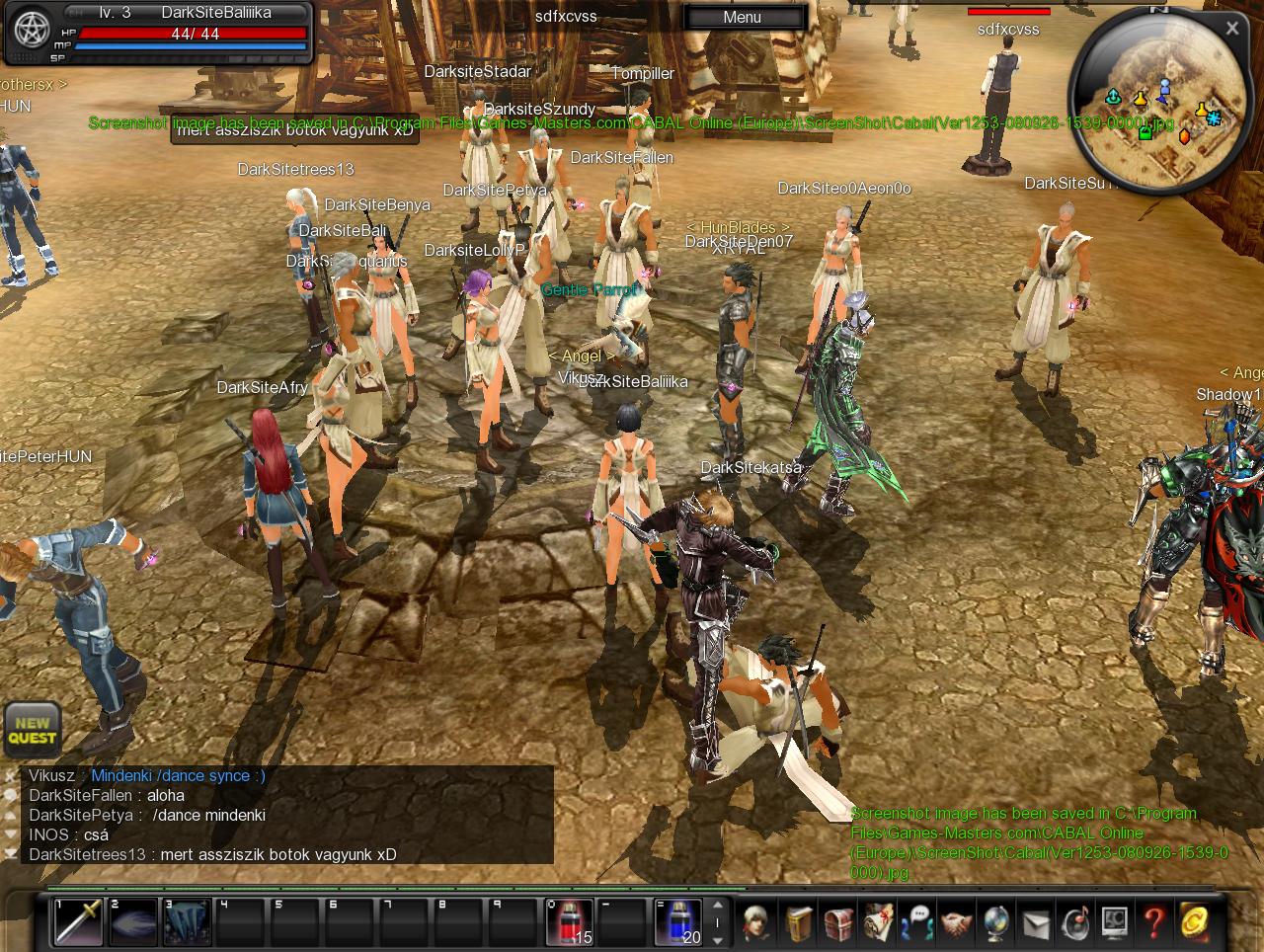This screenshot has width=1264, height=952.
Task: Open the treasure chest inventory
Action: [838, 923]
